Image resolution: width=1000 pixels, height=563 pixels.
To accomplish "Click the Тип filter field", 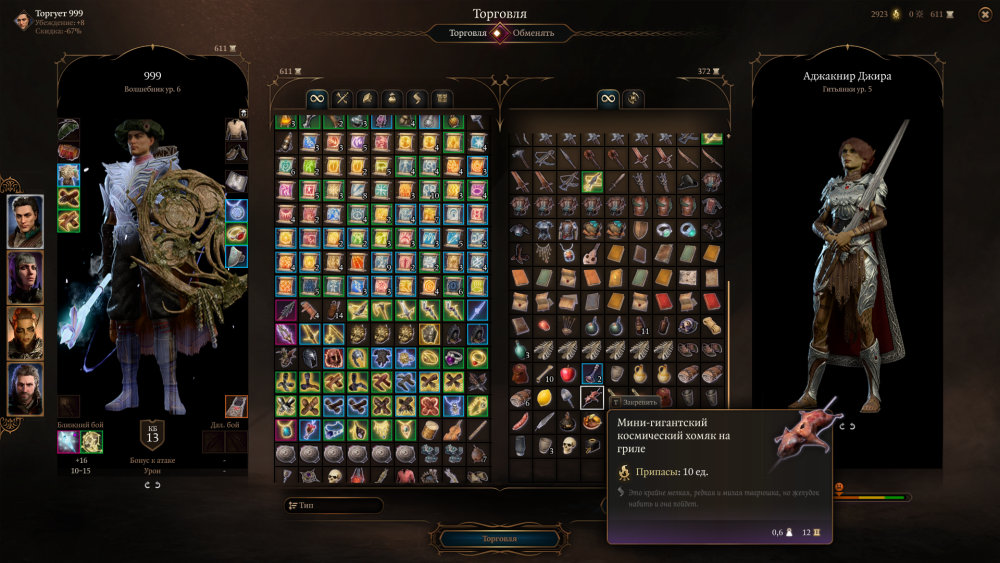I will [x=333, y=506].
